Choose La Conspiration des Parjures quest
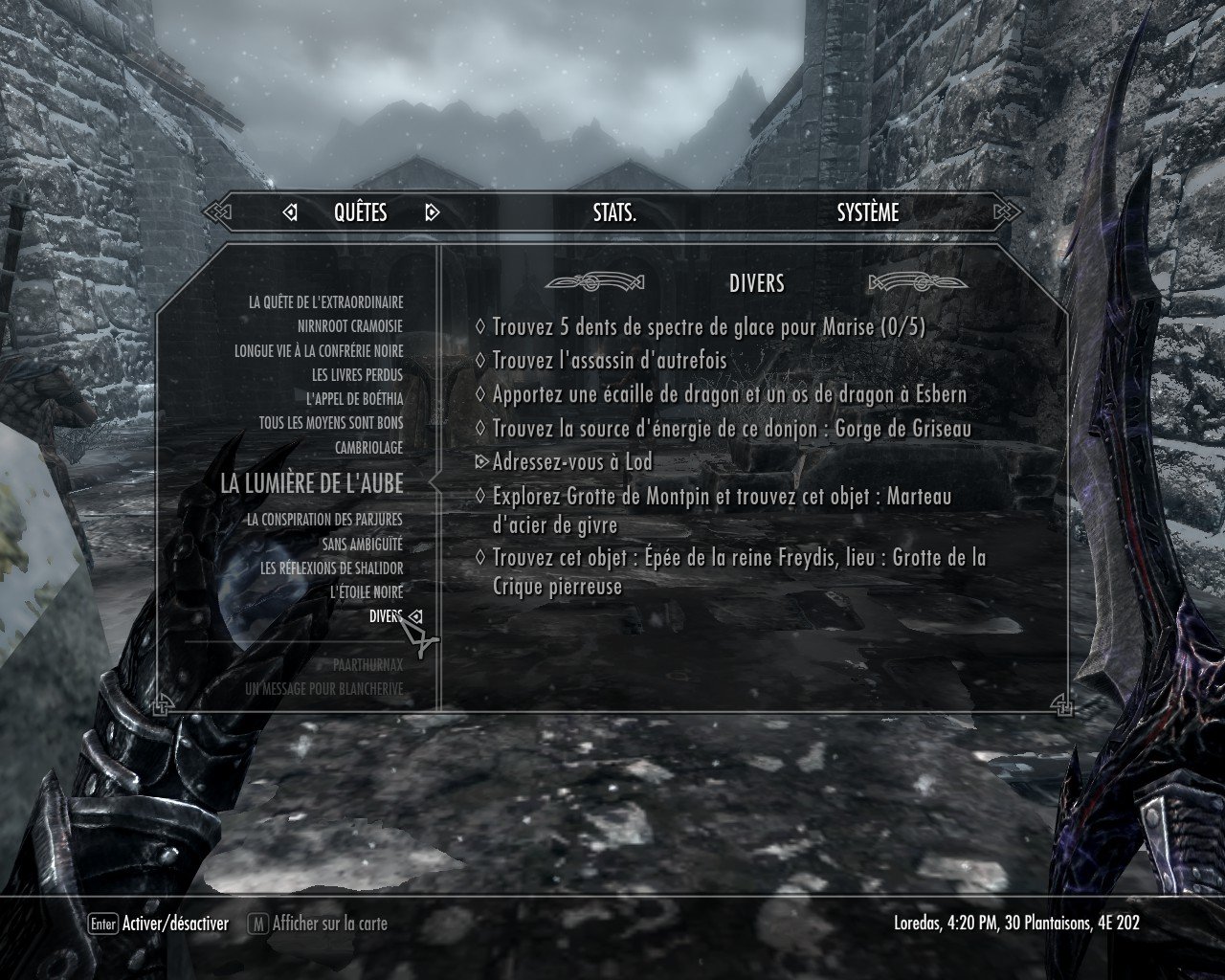This screenshot has width=1225, height=980. click(324, 520)
